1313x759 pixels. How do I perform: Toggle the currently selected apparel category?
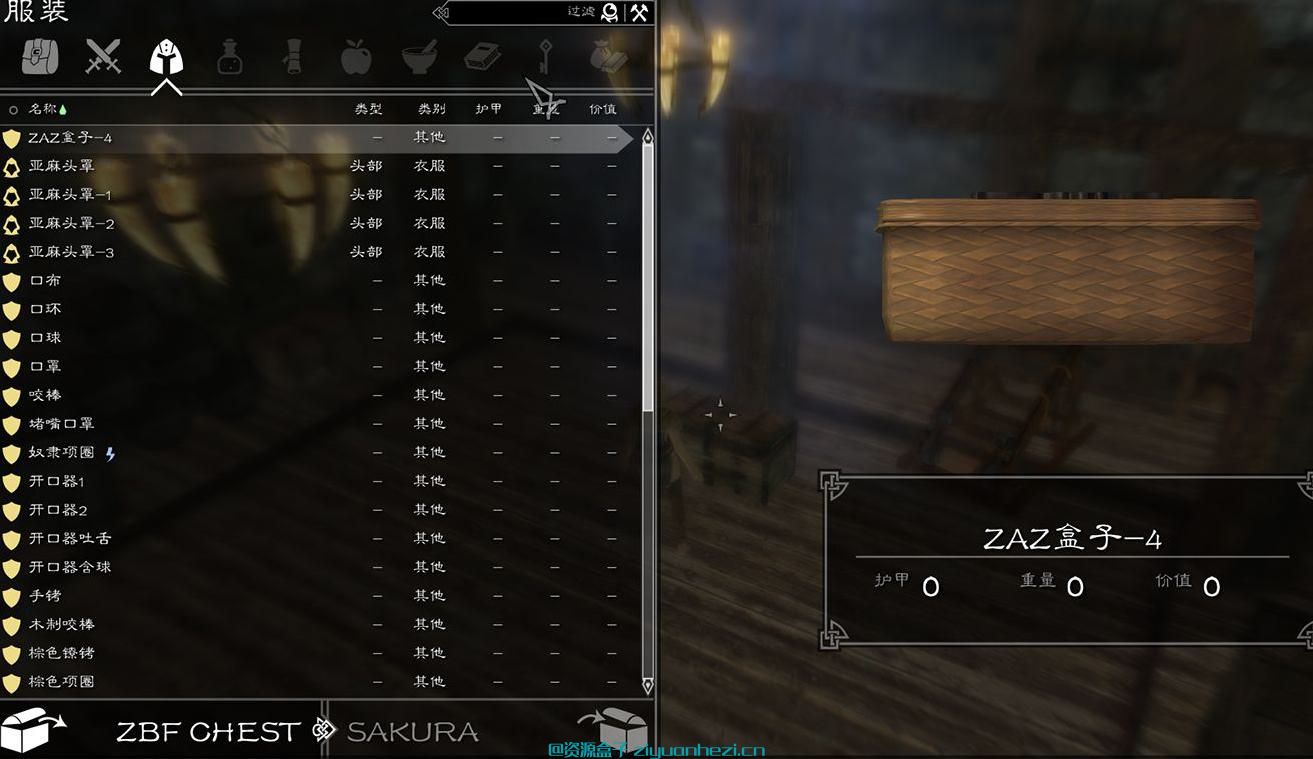(166, 57)
